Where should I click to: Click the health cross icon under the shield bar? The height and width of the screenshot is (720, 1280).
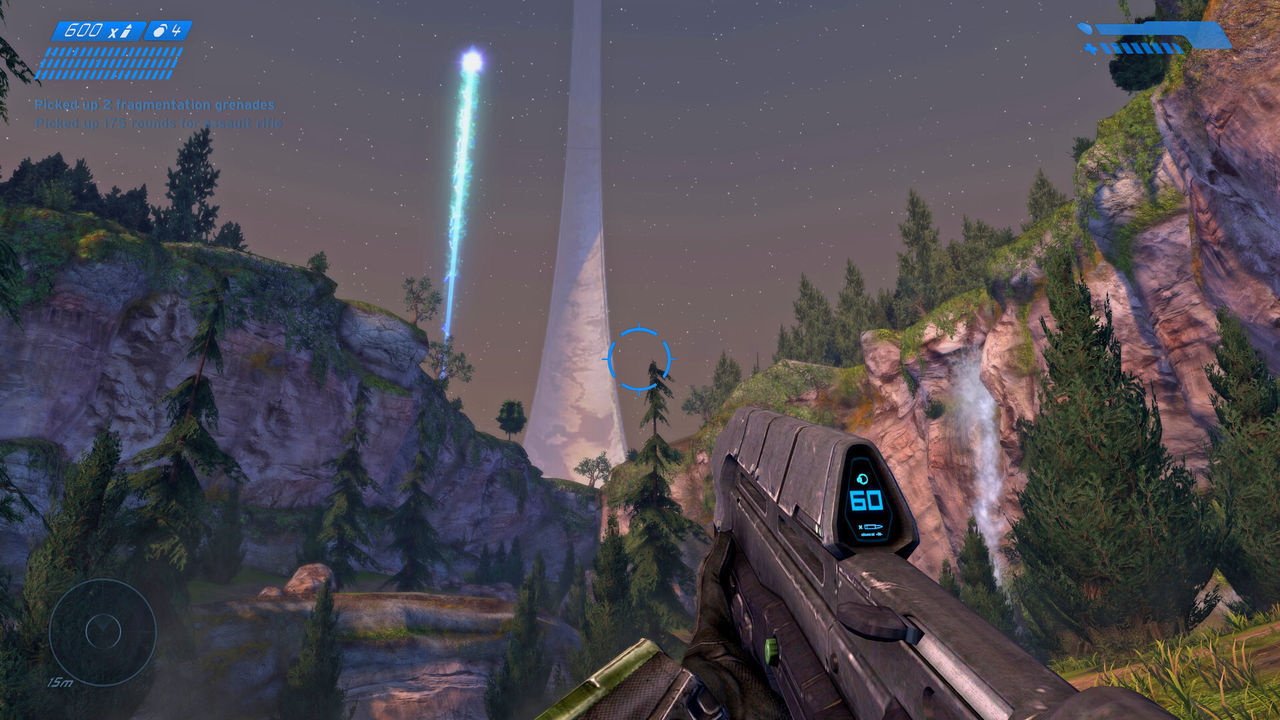click(x=1091, y=48)
